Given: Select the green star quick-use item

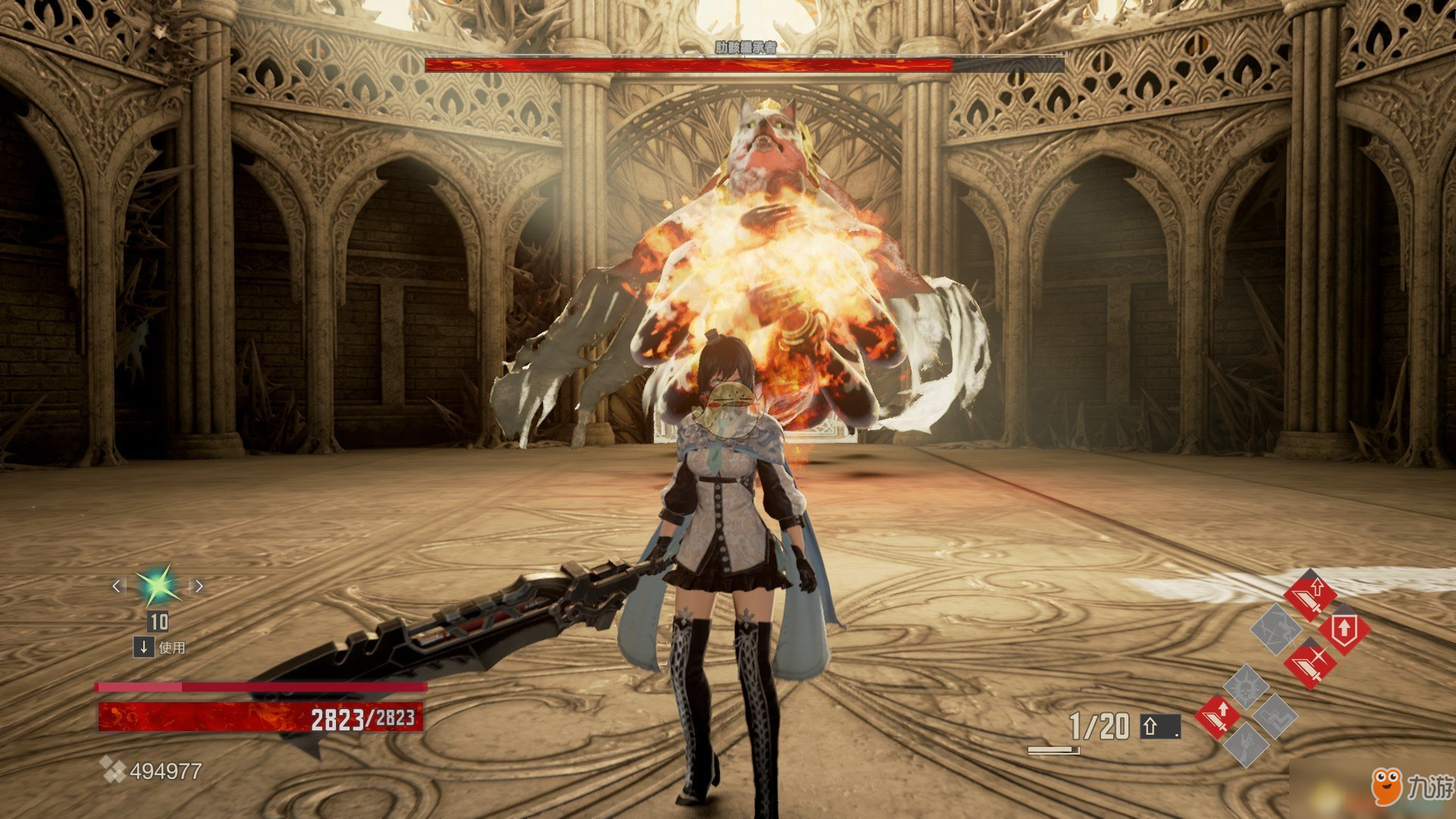Looking at the screenshot, I should pyautogui.click(x=158, y=586).
